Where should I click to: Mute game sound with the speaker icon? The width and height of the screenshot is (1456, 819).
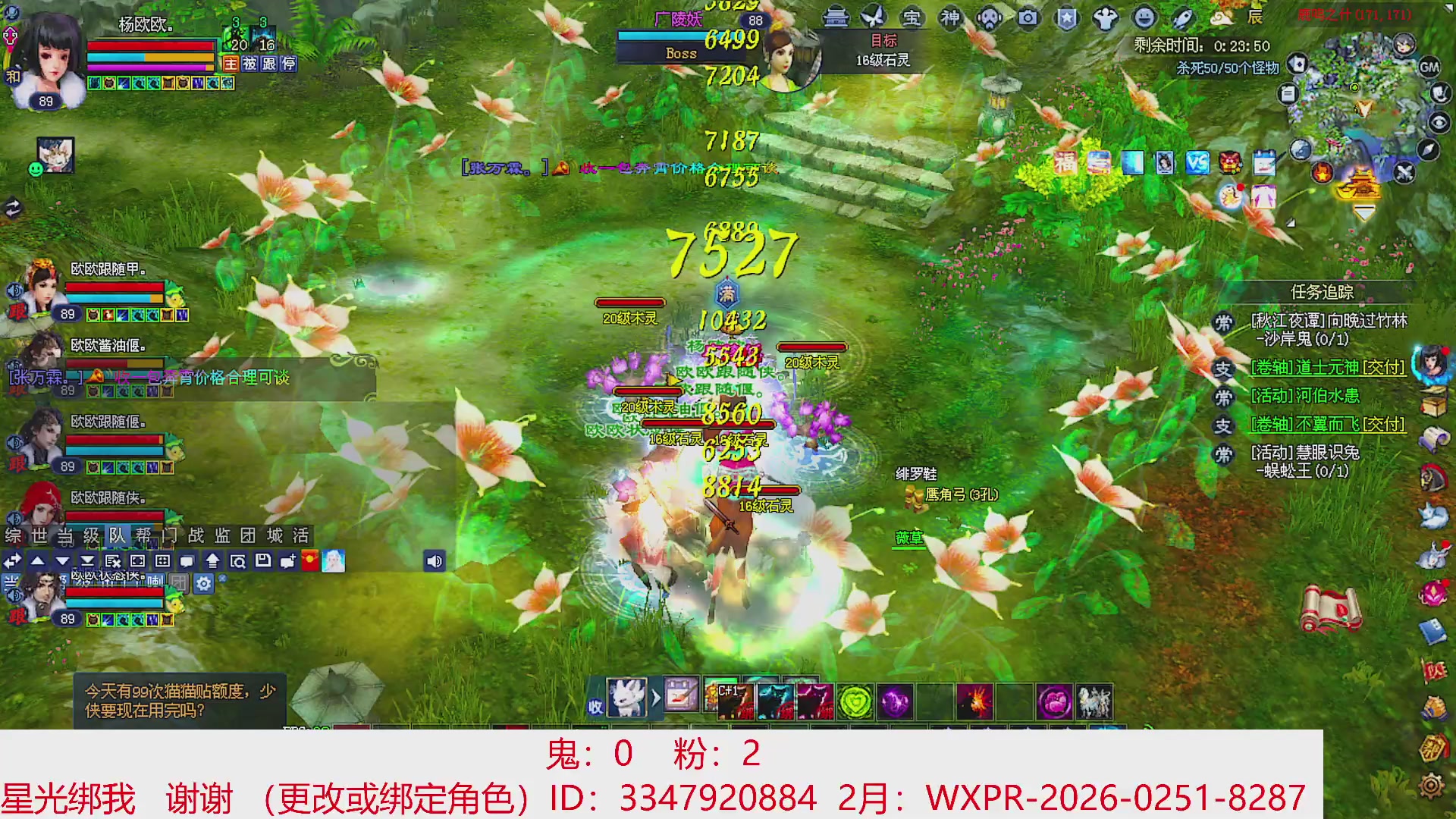pos(434,561)
